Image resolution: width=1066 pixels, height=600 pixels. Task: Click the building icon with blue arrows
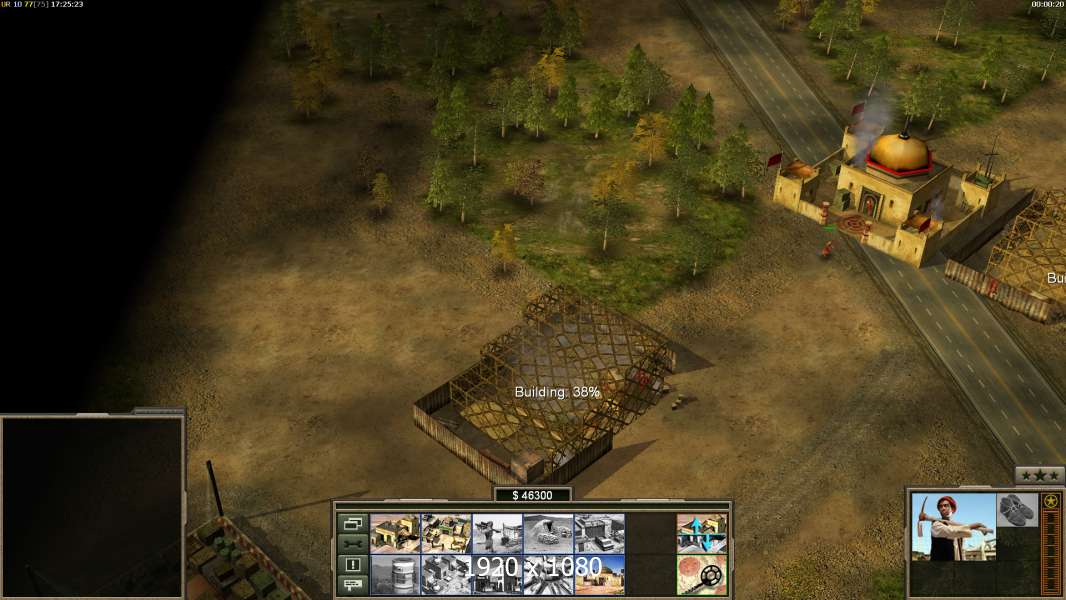click(702, 534)
